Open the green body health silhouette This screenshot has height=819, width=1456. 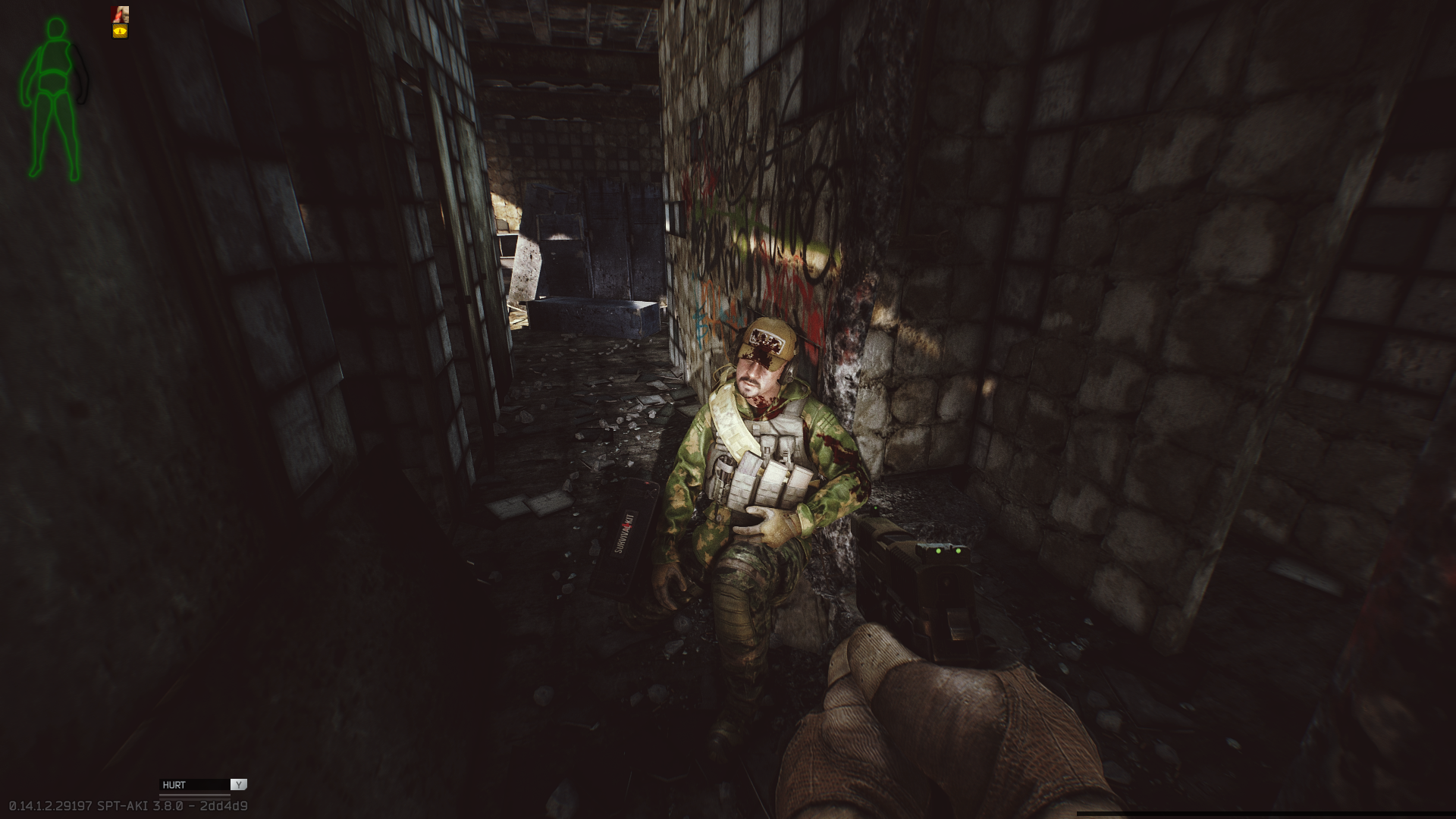click(53, 99)
